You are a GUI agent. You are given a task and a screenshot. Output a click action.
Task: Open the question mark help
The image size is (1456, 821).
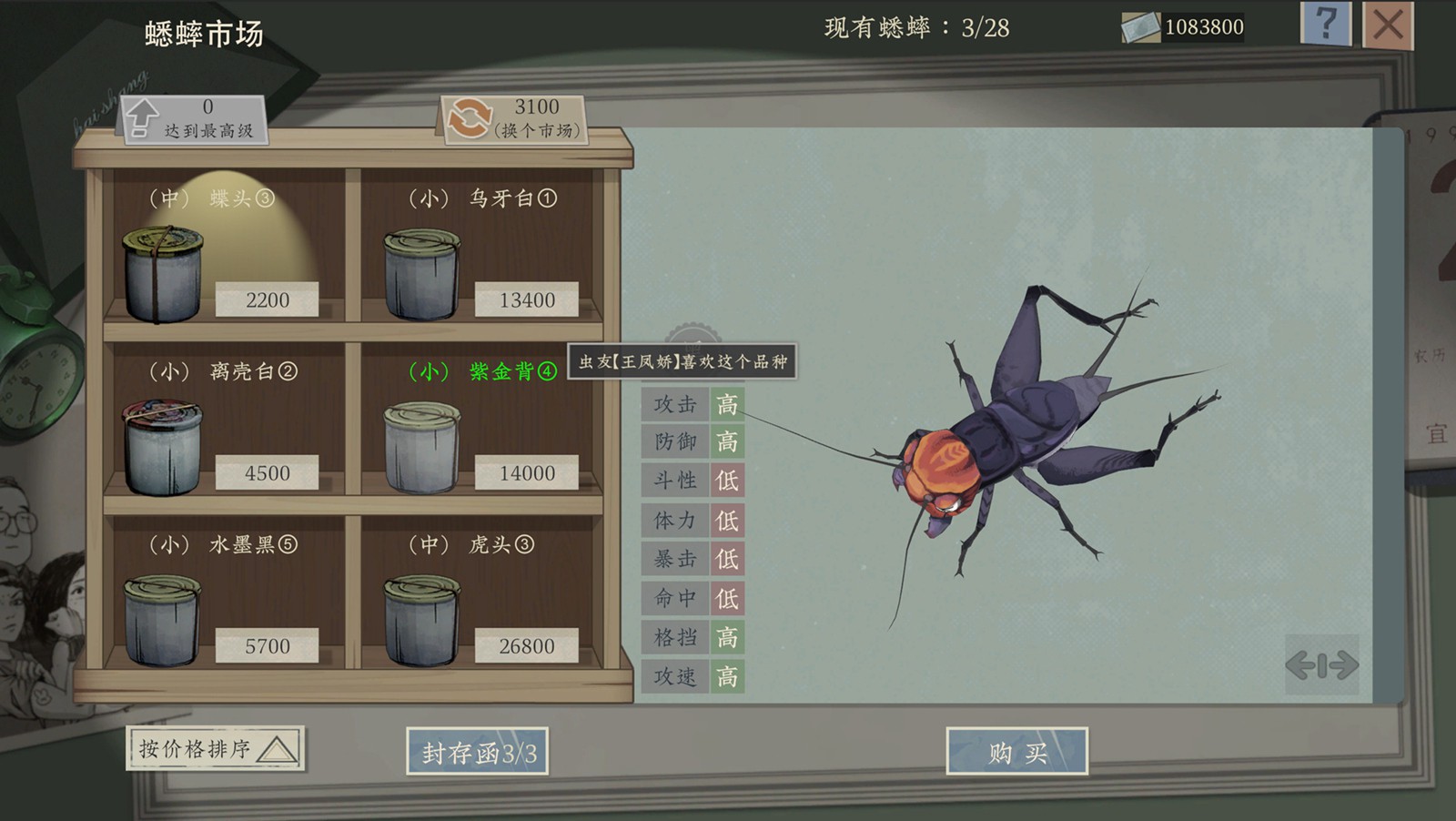[1326, 23]
